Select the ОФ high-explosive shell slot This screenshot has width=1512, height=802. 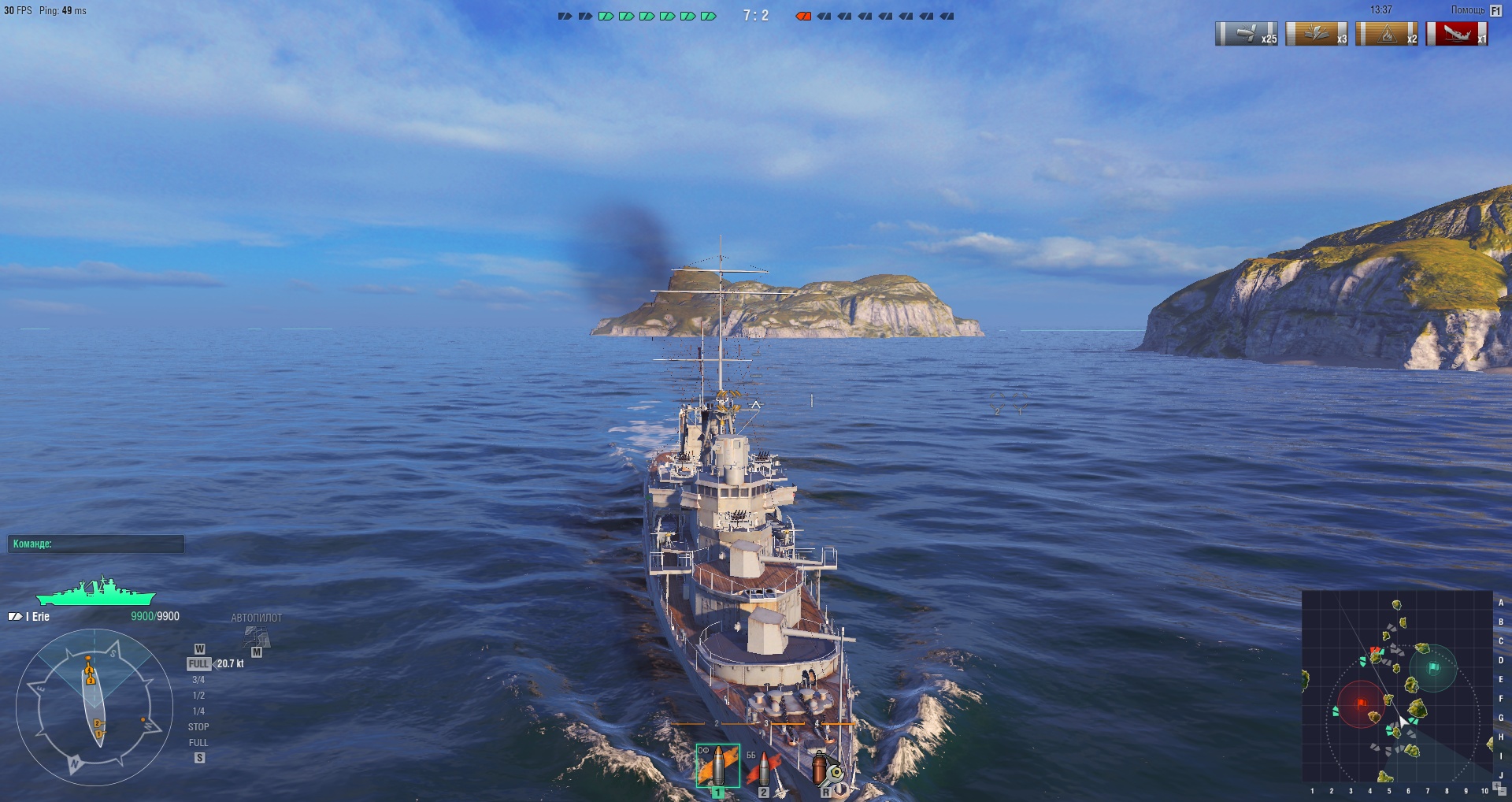click(717, 766)
